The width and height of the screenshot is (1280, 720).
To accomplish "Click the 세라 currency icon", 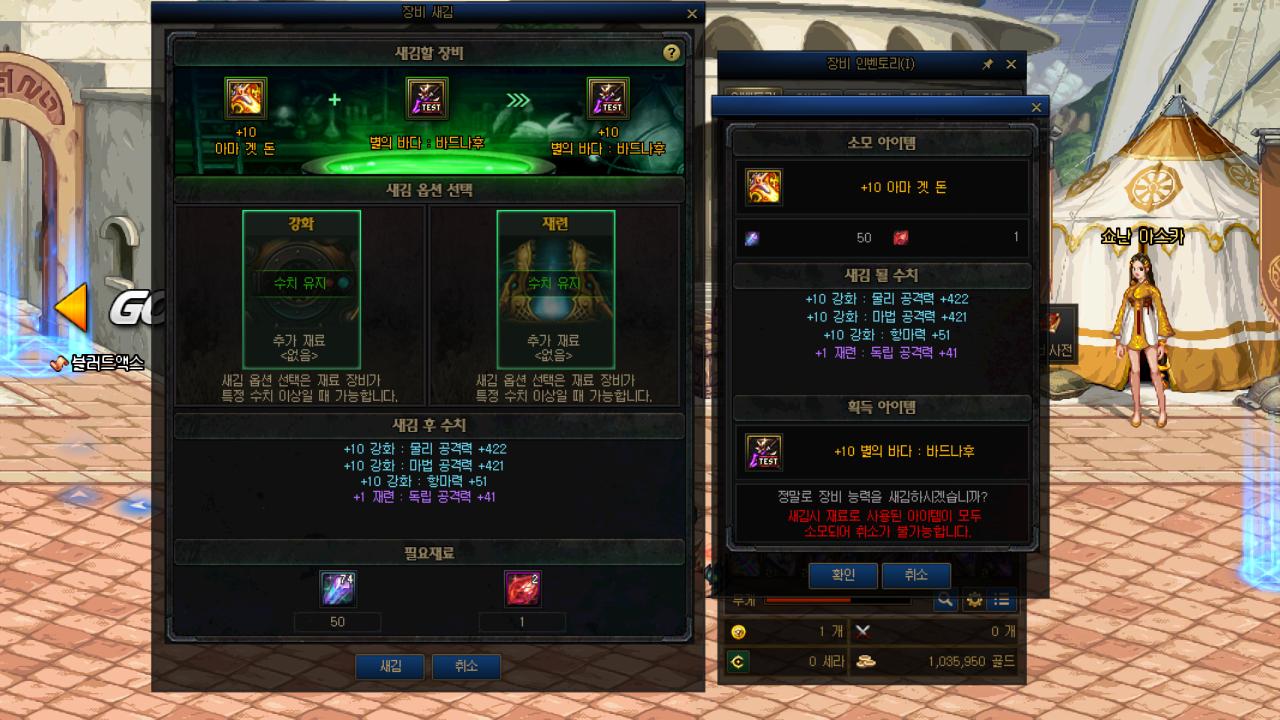I will point(737,659).
